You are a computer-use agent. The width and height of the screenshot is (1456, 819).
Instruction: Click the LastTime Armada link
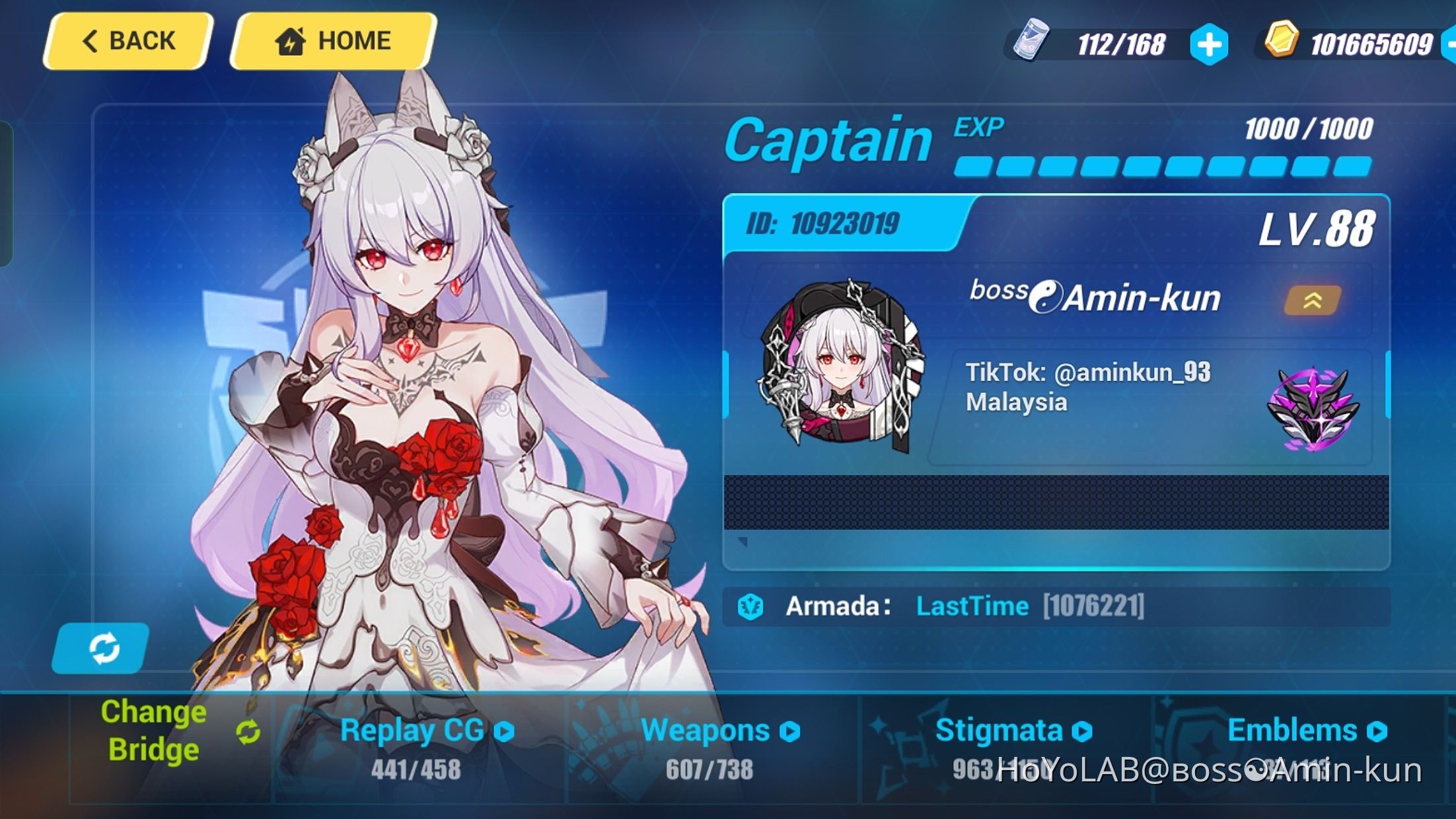(x=972, y=605)
